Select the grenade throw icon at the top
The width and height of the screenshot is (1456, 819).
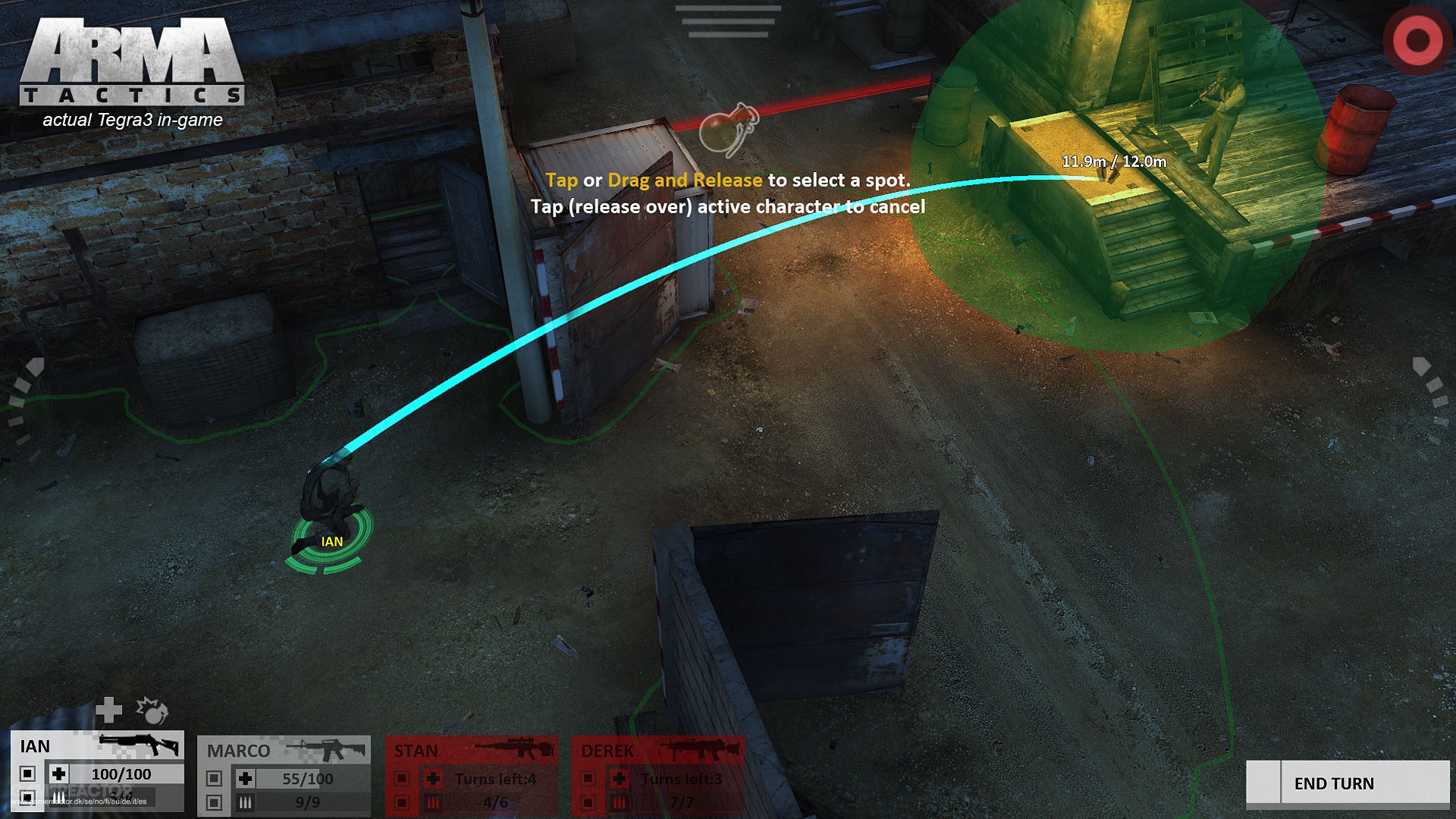point(730,129)
